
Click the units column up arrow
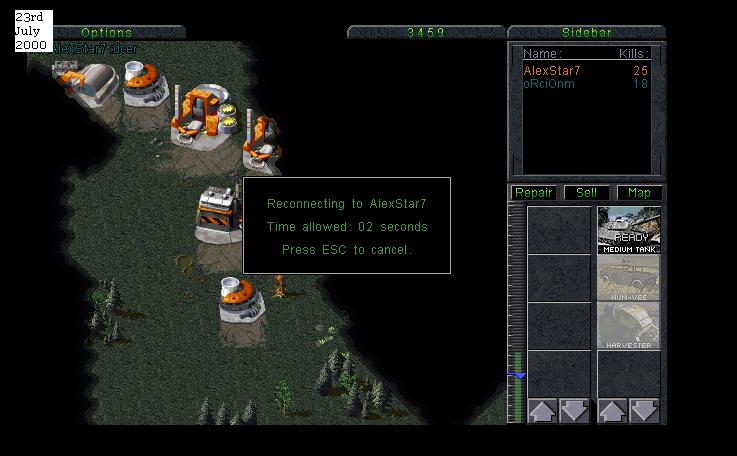coord(611,411)
